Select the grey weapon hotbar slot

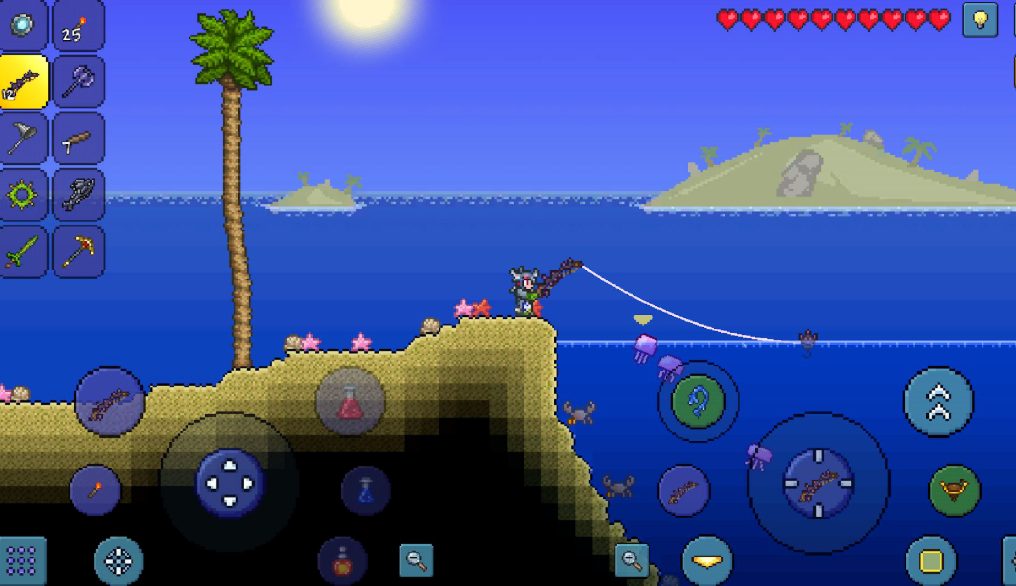pyautogui.click(x=78, y=194)
